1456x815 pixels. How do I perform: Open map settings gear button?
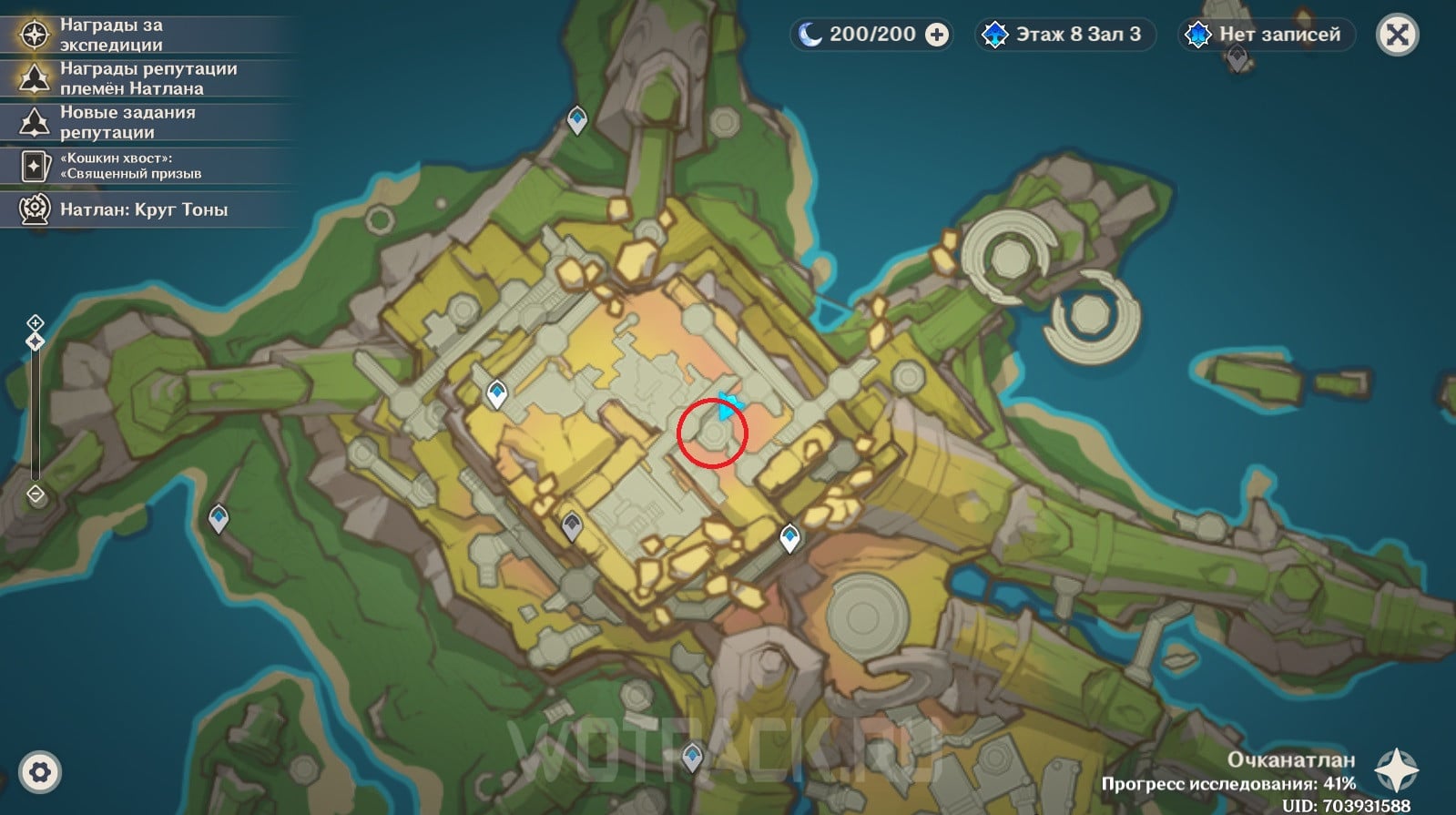[x=39, y=773]
